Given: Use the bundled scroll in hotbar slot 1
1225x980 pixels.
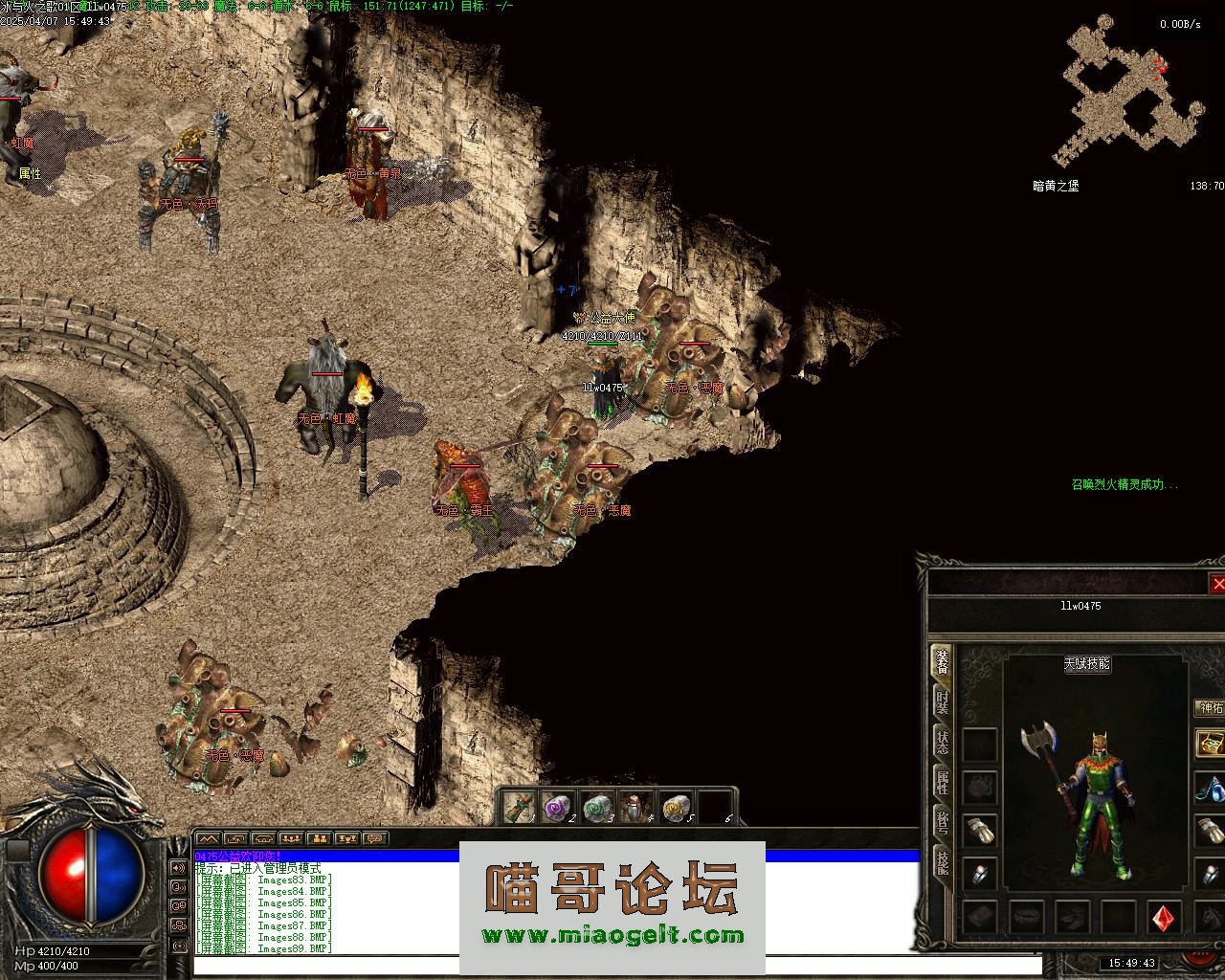Looking at the screenshot, I should pos(517,808).
